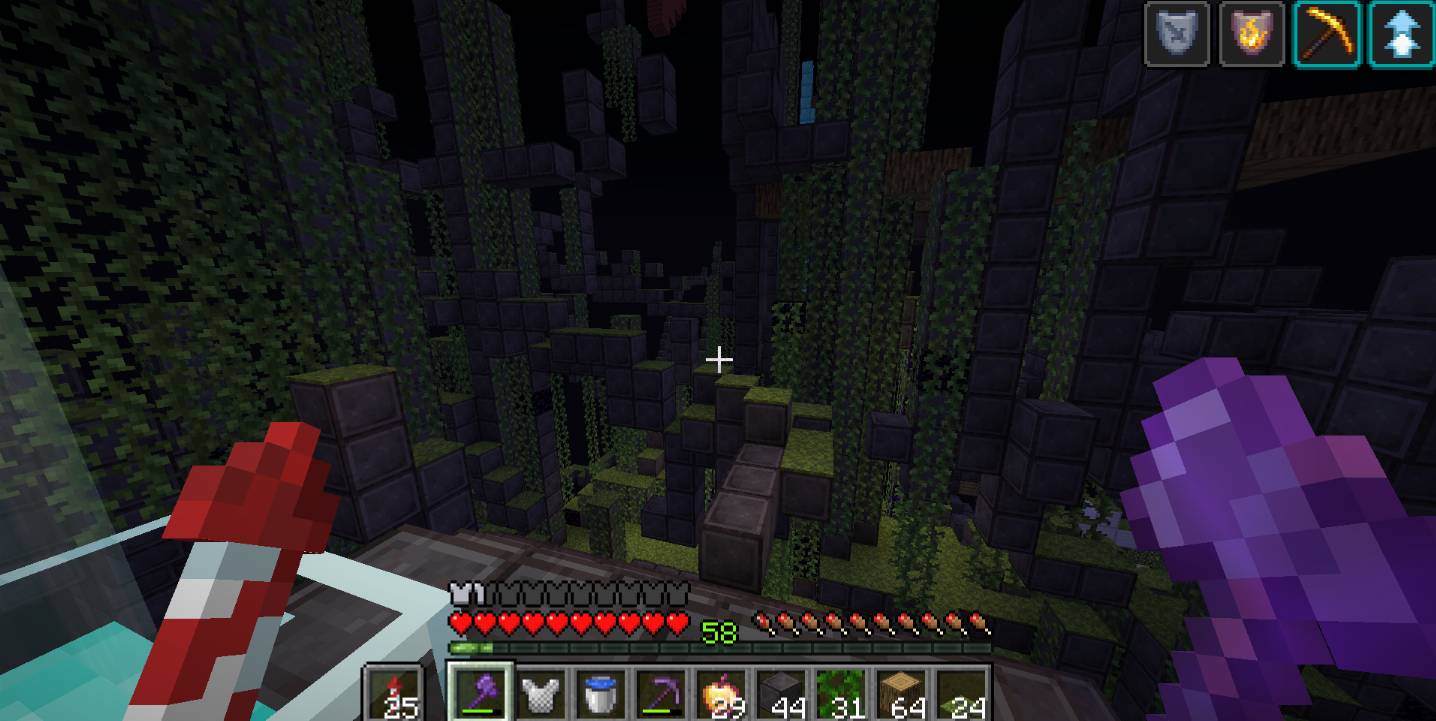
Task: Choose the dark stone block stack
Action: (781, 693)
